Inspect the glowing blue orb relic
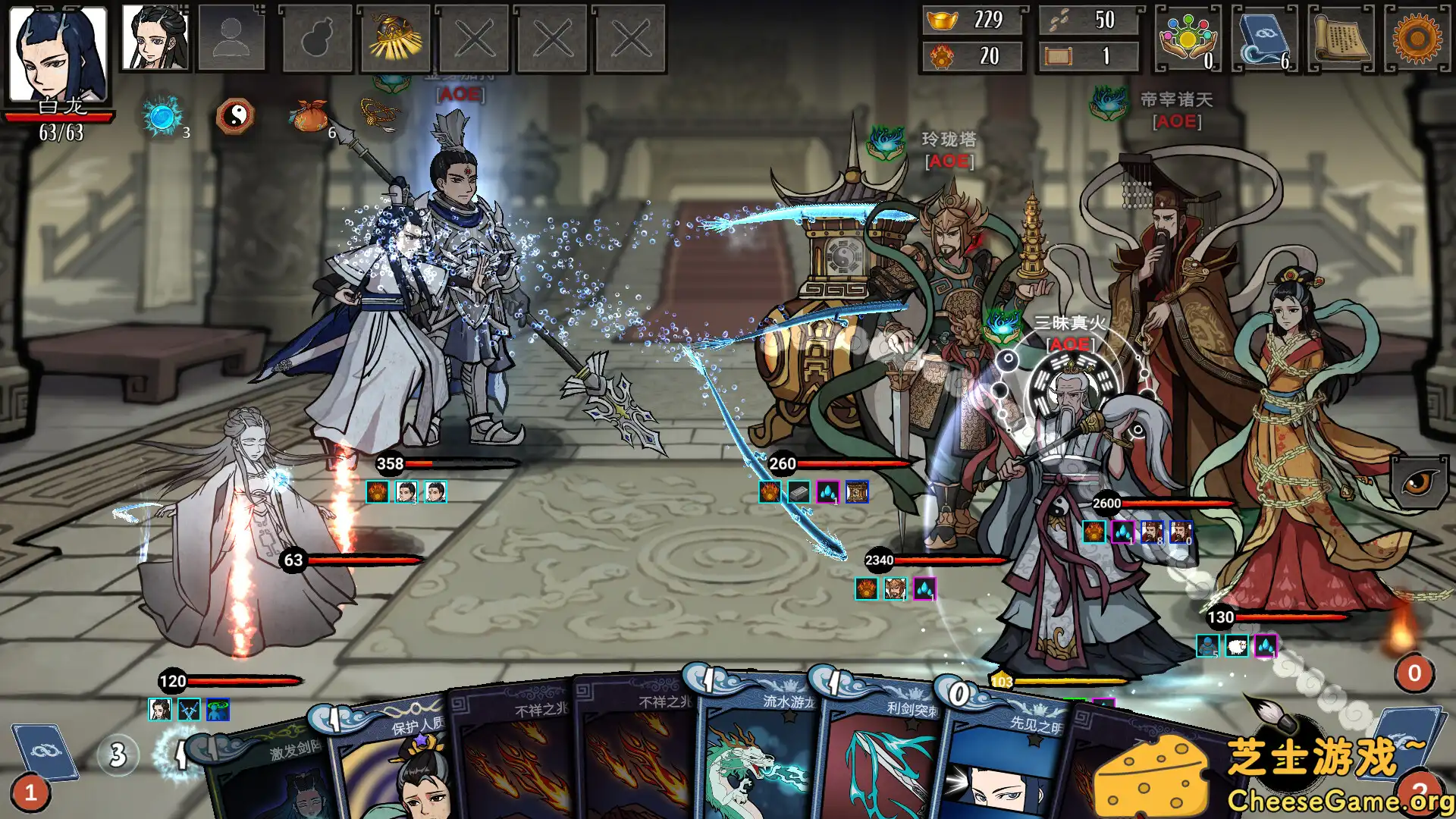 point(162,116)
